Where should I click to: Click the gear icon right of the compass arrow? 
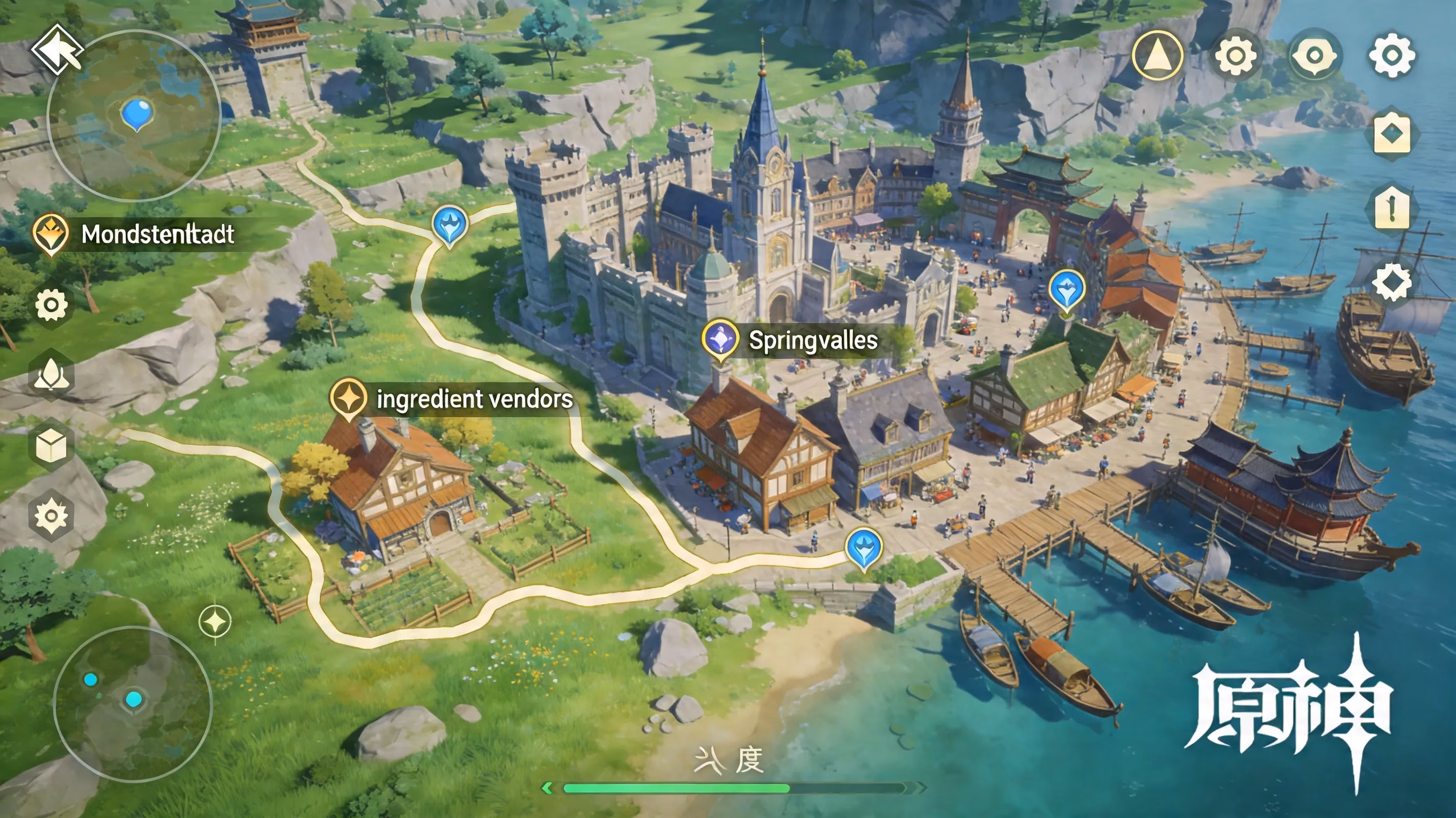pyautogui.click(x=1235, y=55)
